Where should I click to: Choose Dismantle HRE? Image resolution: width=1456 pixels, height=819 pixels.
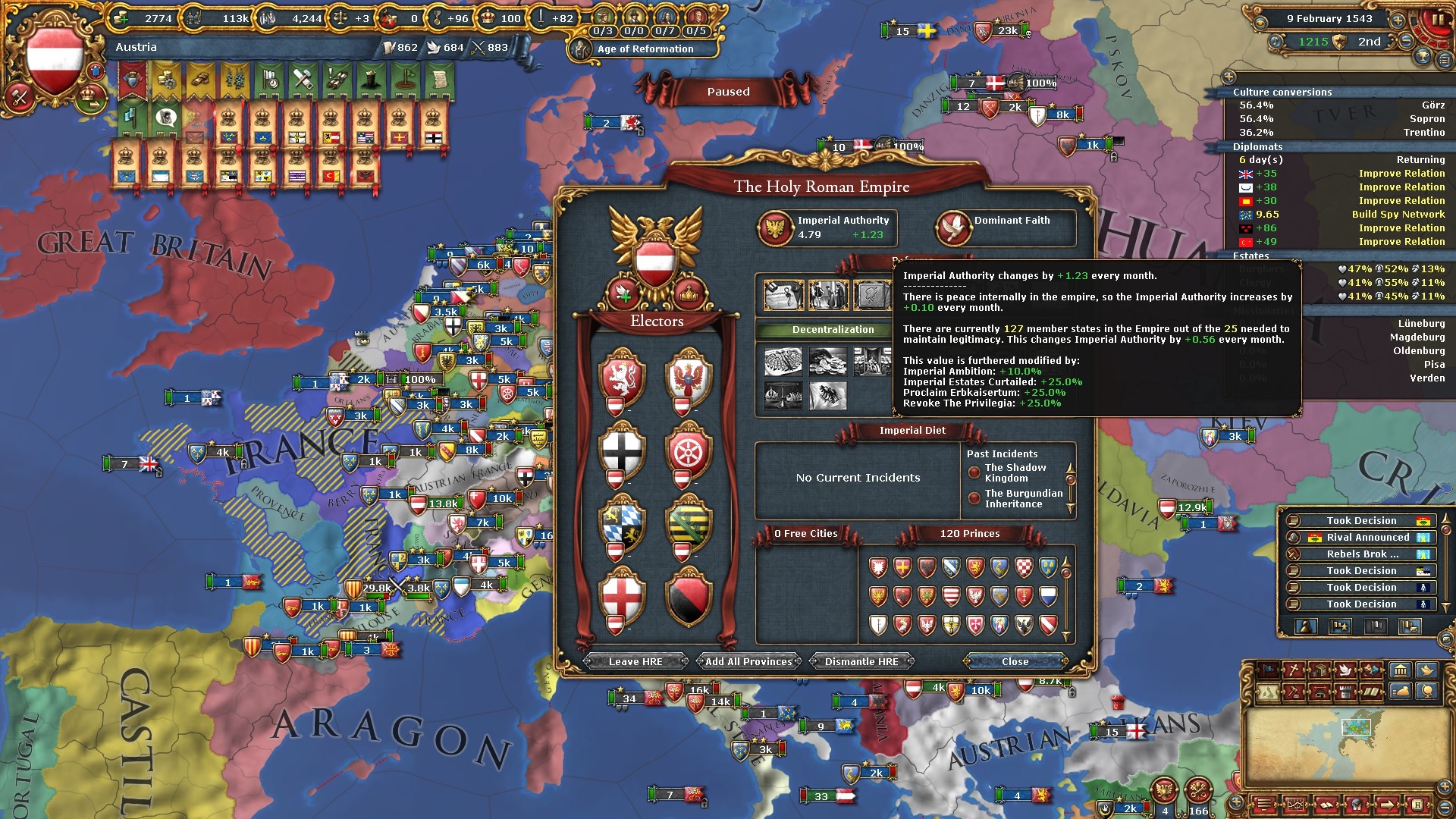click(x=861, y=661)
